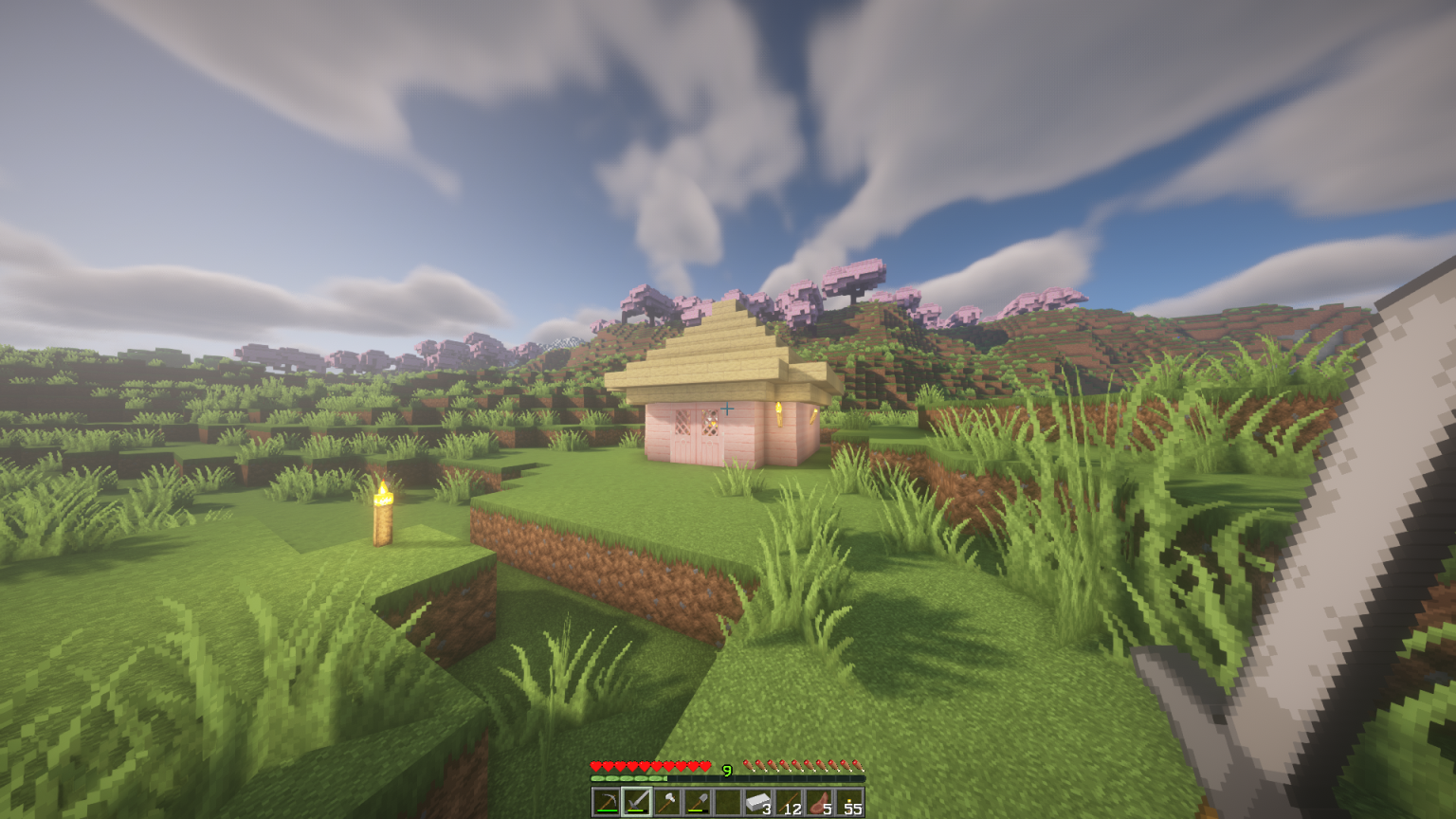The height and width of the screenshot is (819, 1456).
Task: Select the axe in the hotbar
Action: [665, 801]
